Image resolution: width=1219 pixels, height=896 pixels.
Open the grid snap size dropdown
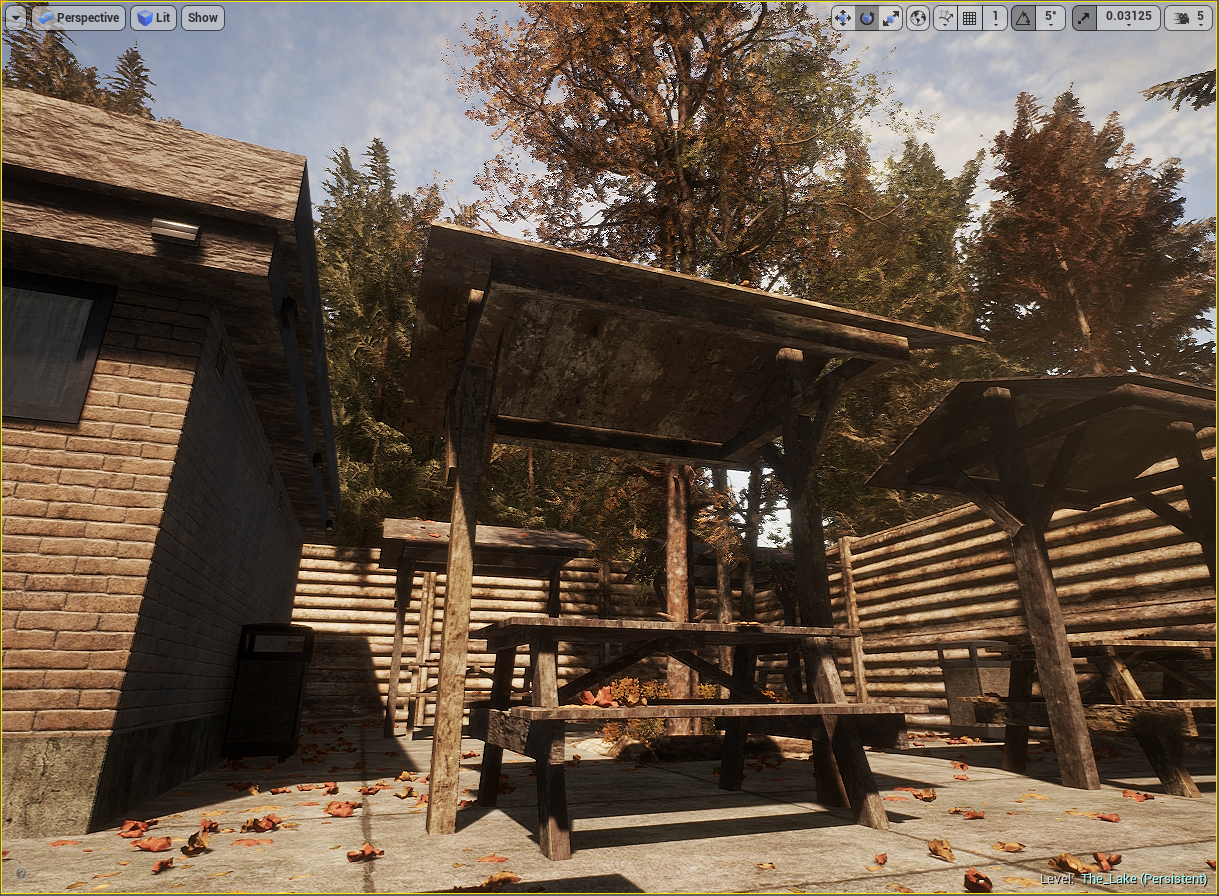(995, 17)
